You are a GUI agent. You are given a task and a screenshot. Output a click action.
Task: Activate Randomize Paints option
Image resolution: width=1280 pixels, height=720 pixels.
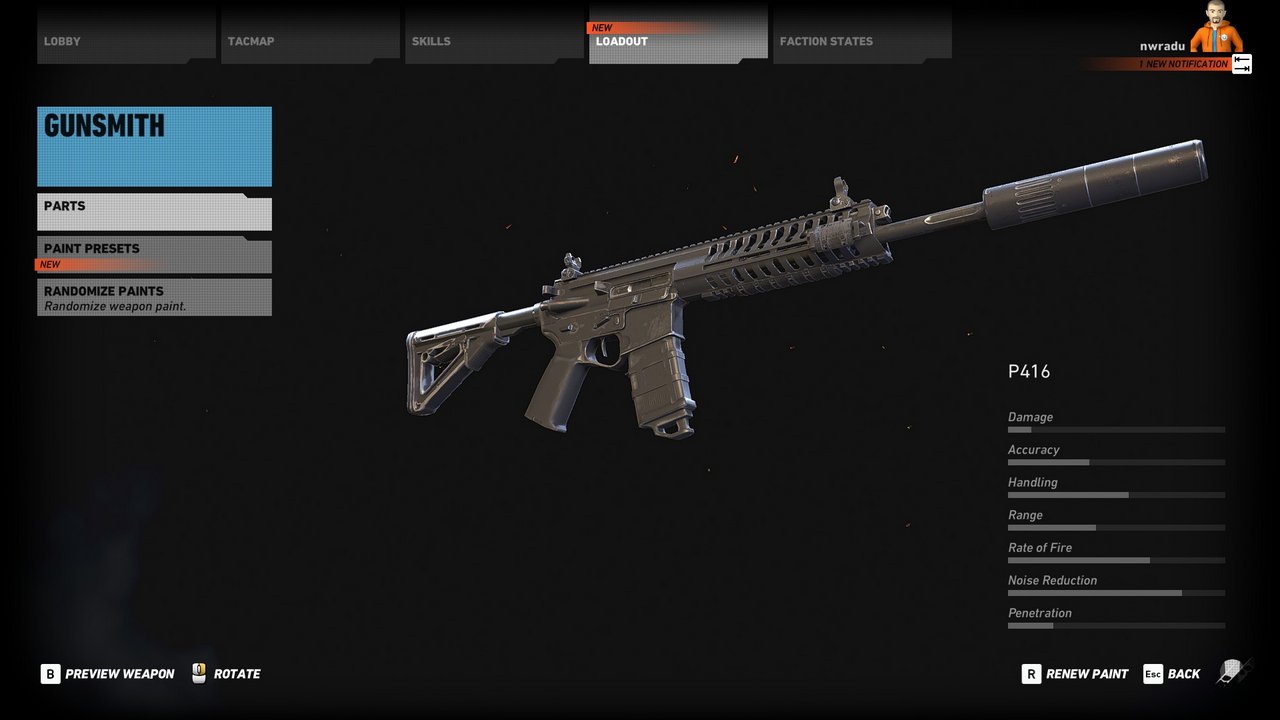click(x=154, y=297)
